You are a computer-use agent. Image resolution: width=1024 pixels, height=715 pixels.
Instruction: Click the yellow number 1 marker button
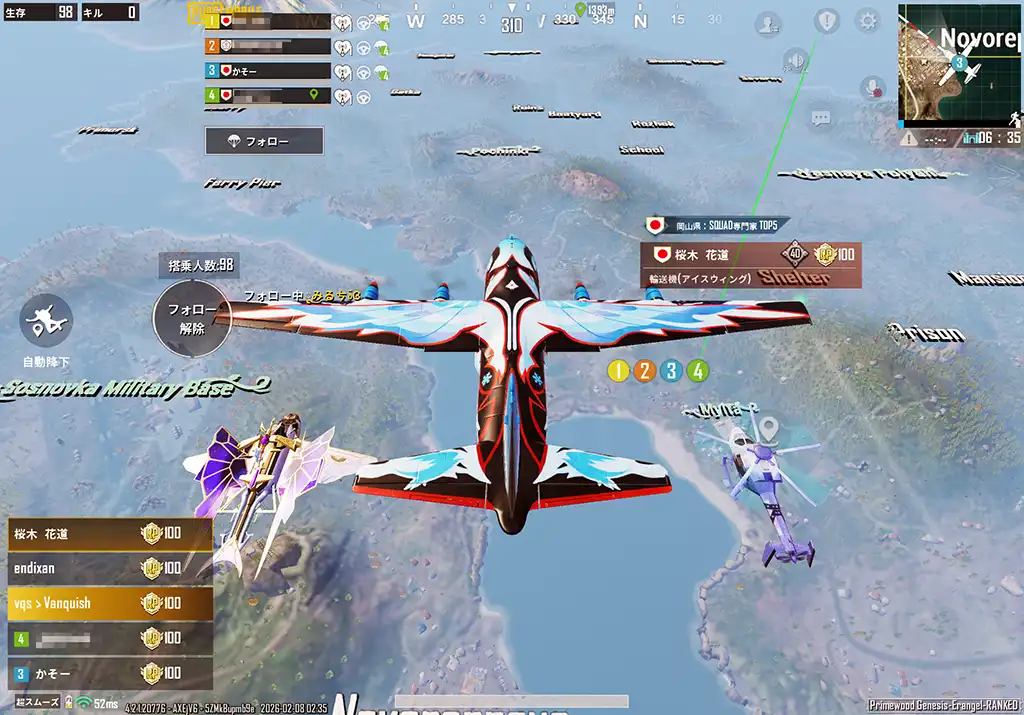[x=618, y=371]
